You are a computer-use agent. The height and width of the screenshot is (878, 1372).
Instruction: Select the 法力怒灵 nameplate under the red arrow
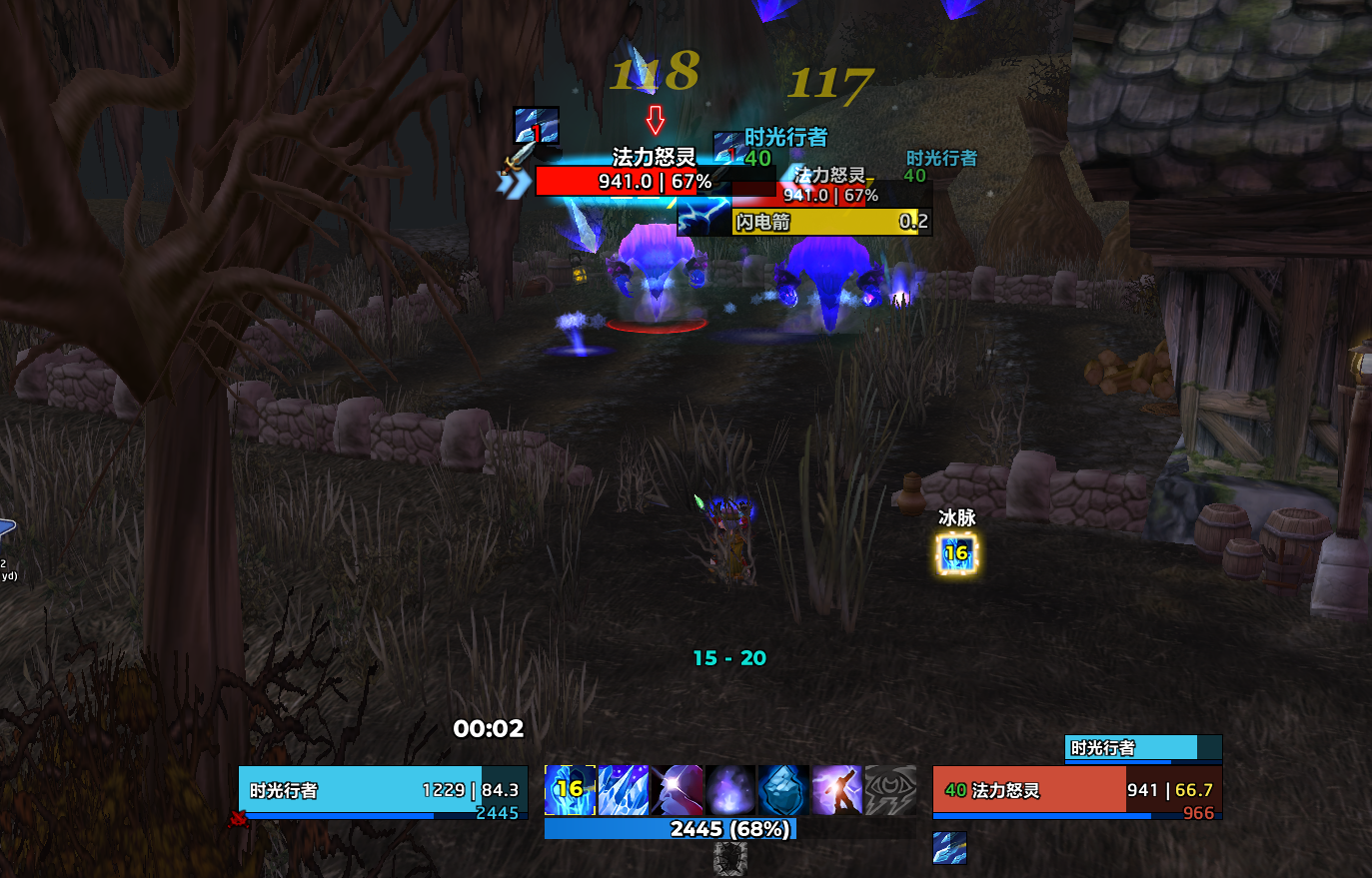tap(655, 181)
